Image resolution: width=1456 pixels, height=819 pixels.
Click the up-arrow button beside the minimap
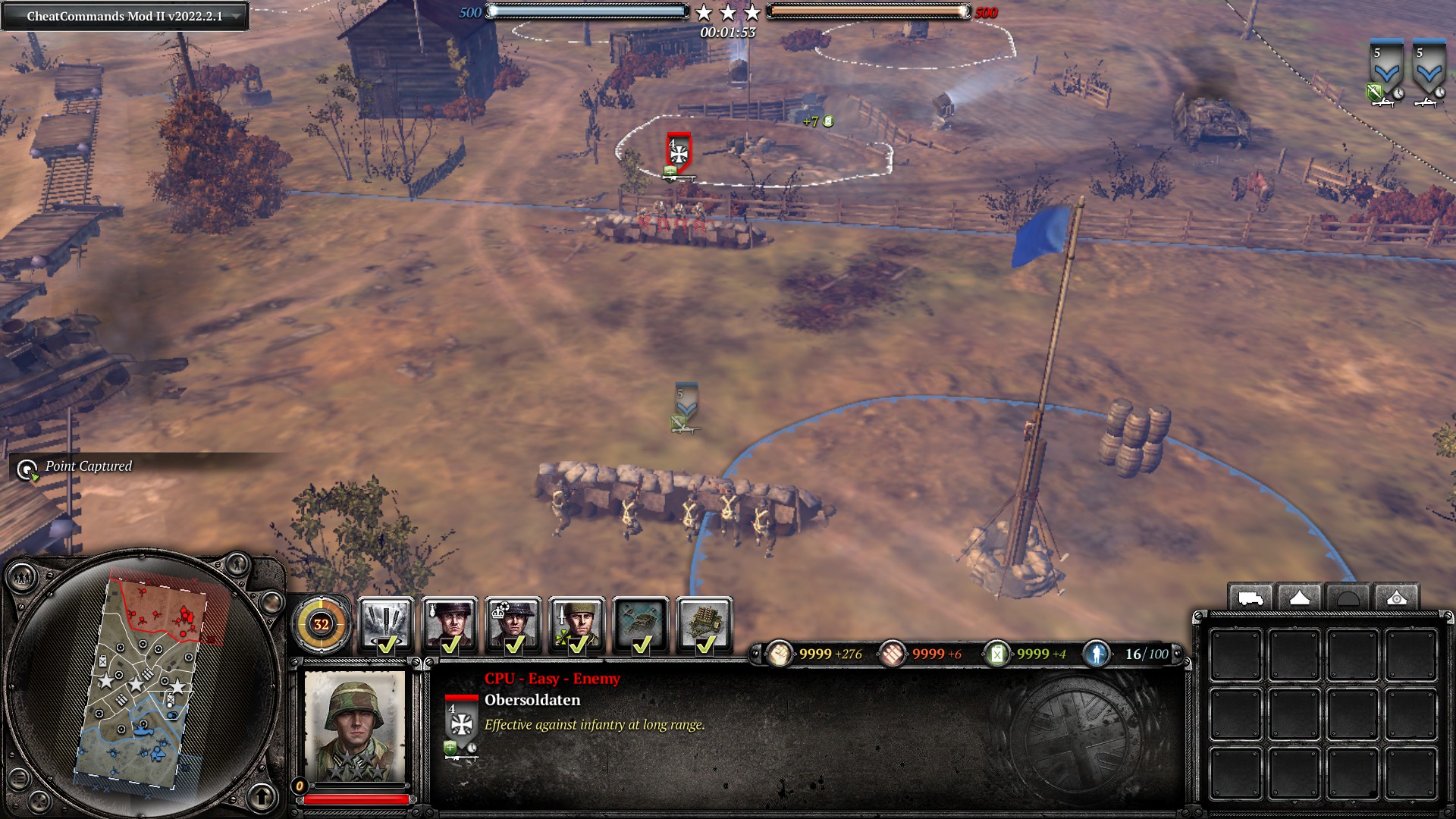(x=262, y=796)
